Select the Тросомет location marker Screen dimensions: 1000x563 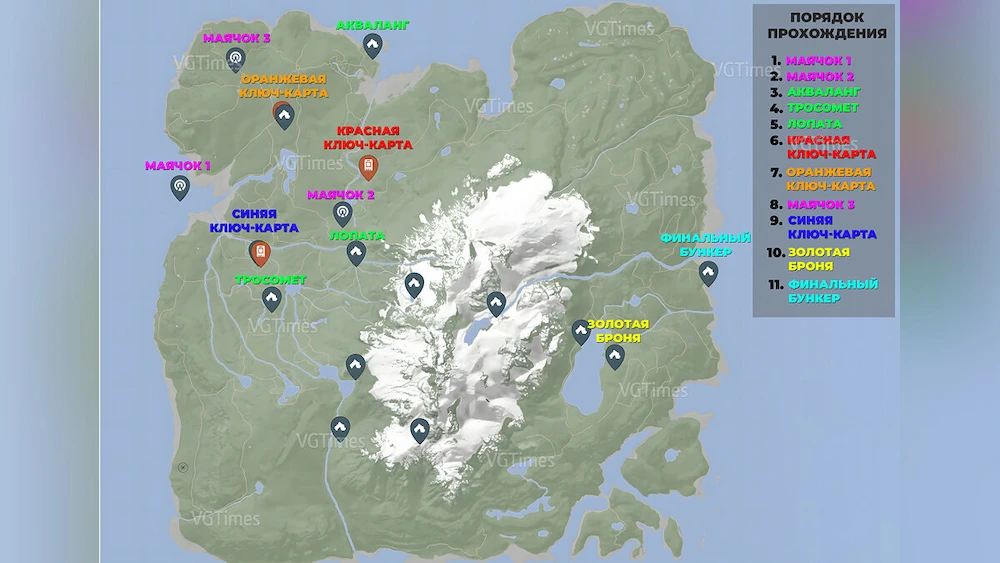click(x=271, y=298)
